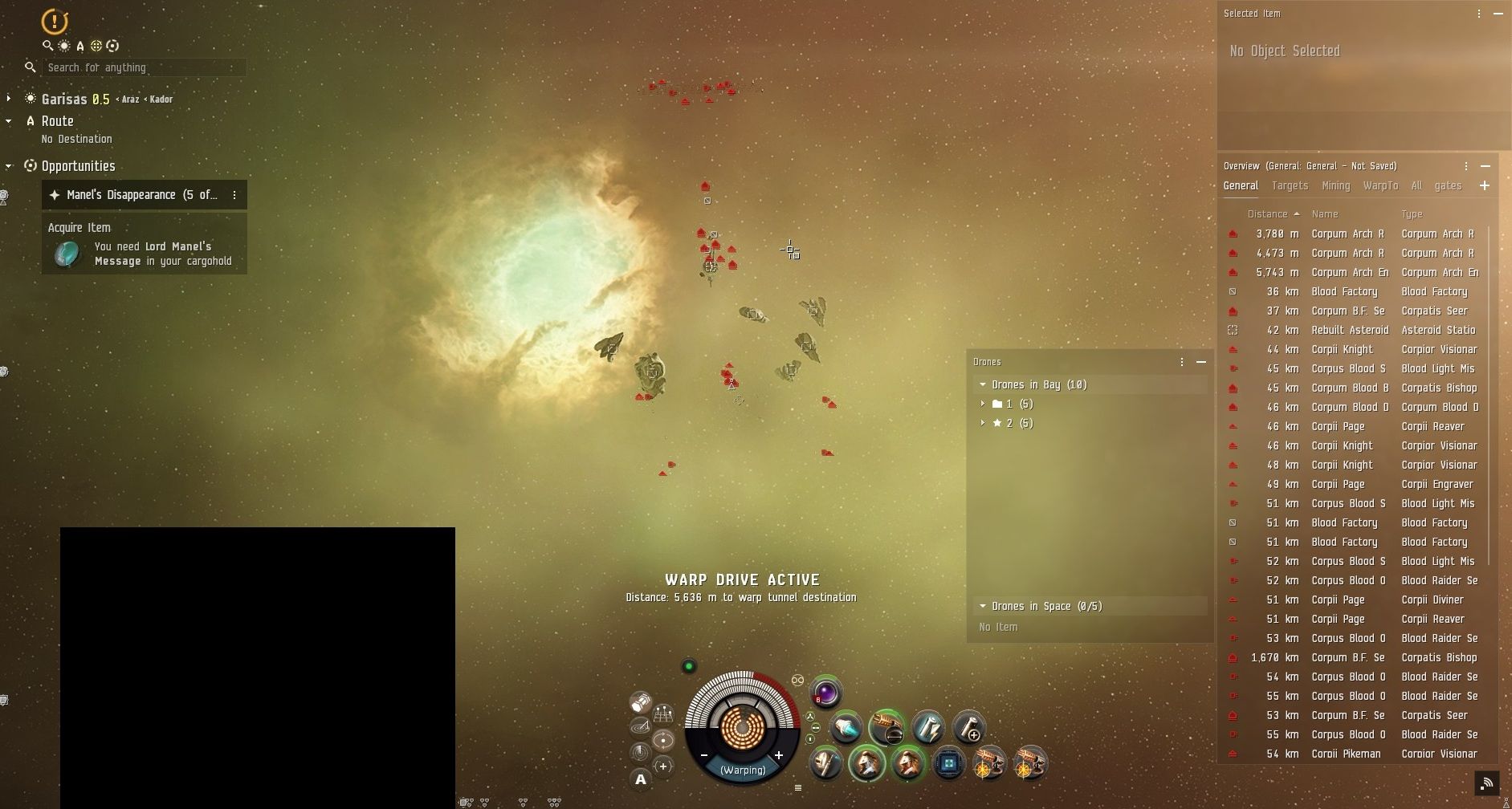Viewport: 1512px width, 809px height.
Task: Open the WarpTo overview tab
Action: pos(1380,185)
